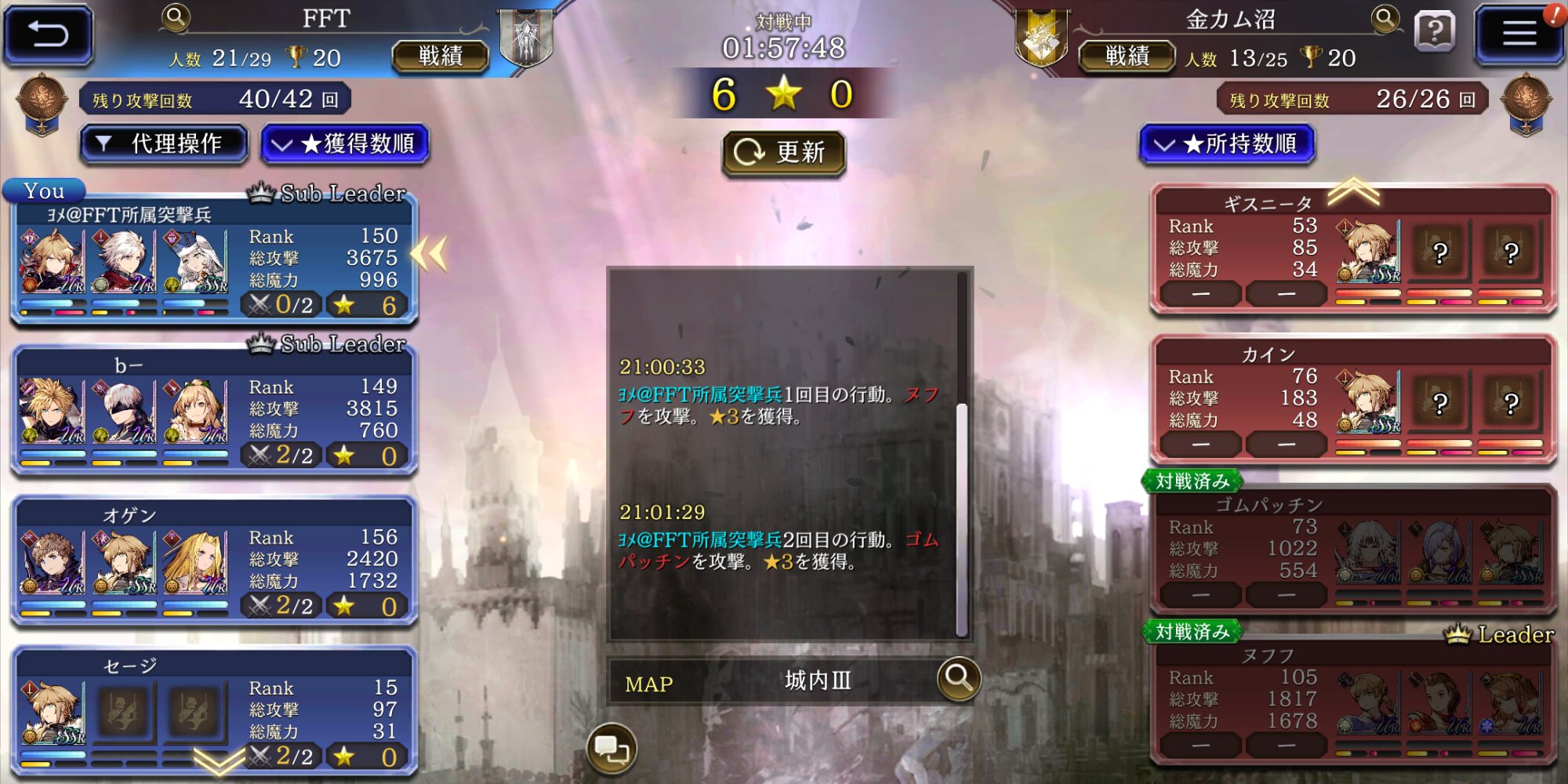View 金カム沼 guild battle record (戦績)
This screenshot has height=784, width=1568.
click(1127, 56)
